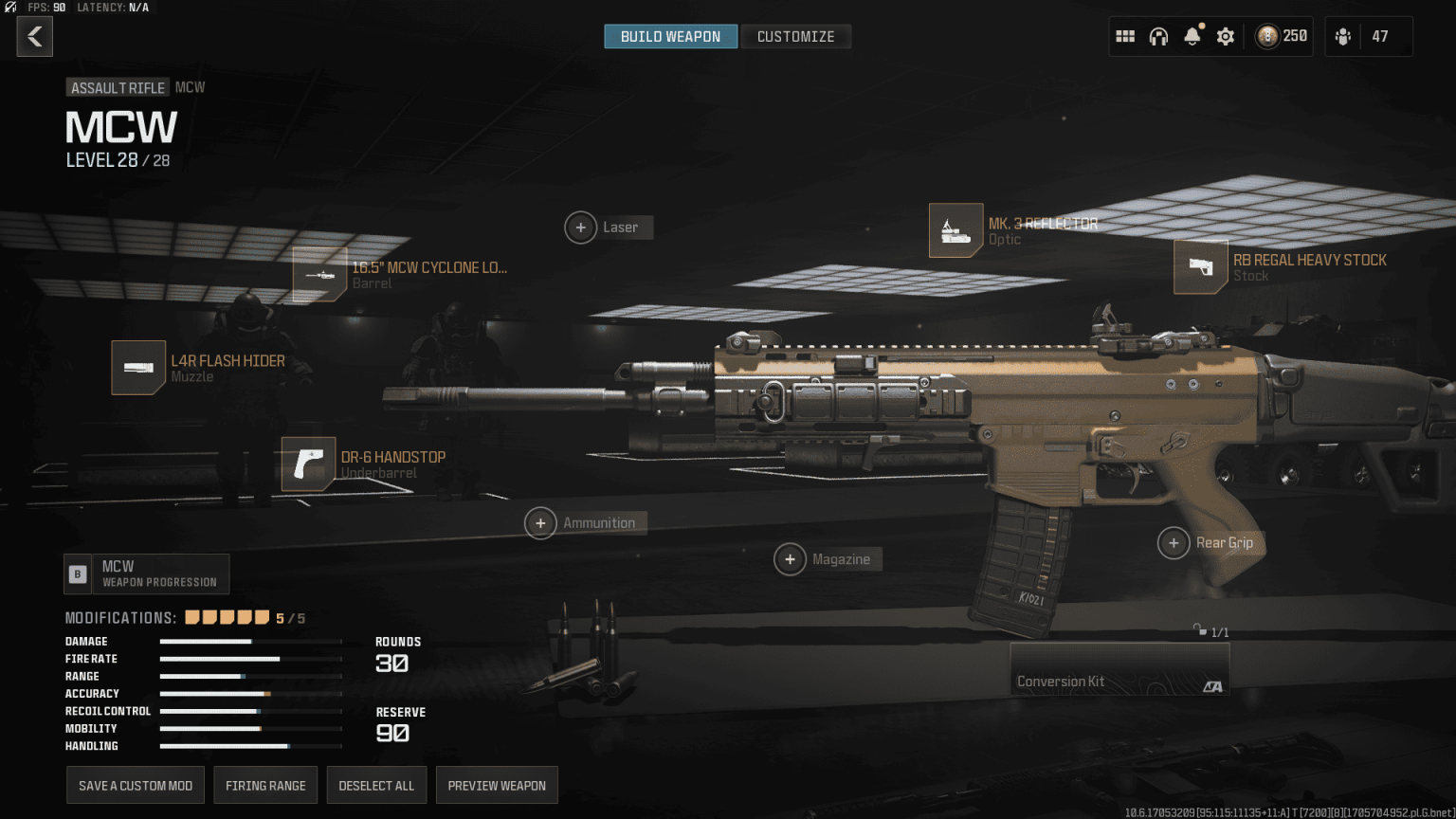This screenshot has height=819, width=1456.
Task: Open the L4R Flash Hider muzzle slot
Action: click(x=138, y=368)
